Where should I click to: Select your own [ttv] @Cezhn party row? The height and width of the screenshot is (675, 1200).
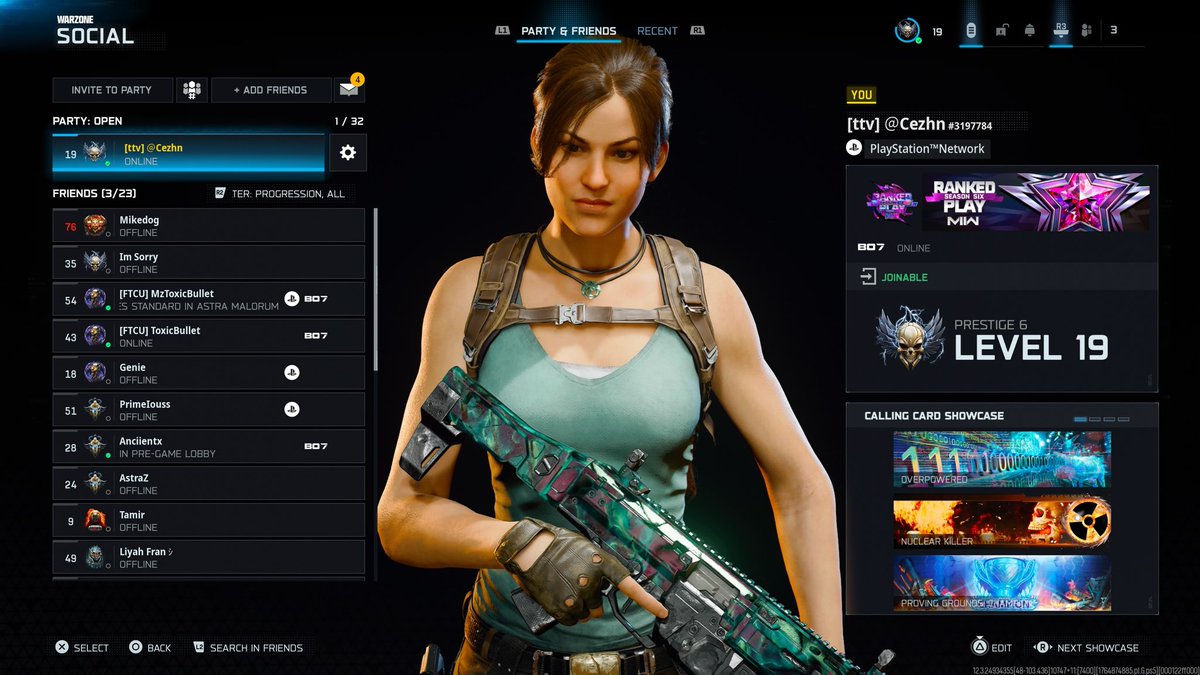coord(189,154)
